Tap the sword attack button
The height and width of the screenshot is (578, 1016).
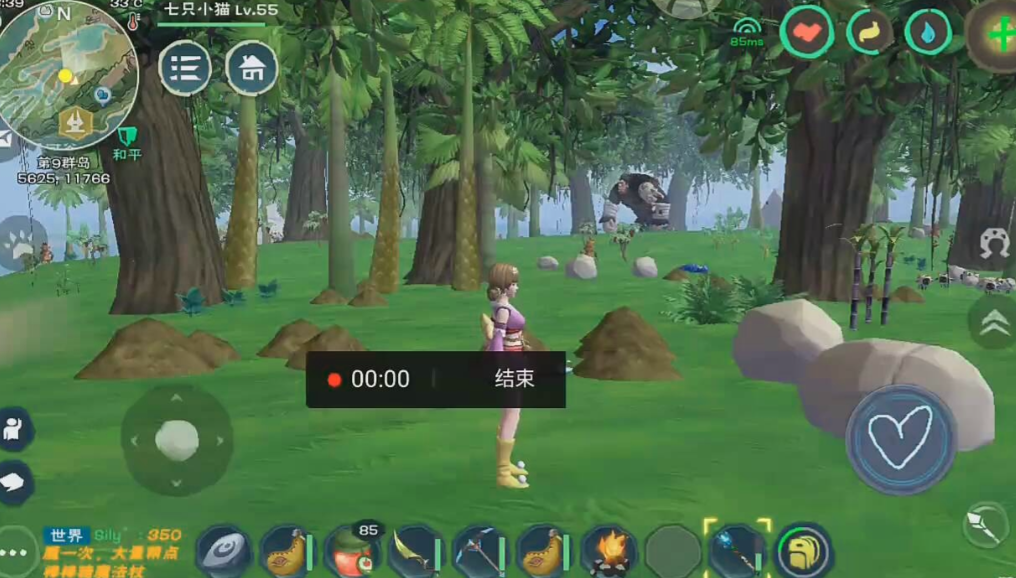pos(986,526)
